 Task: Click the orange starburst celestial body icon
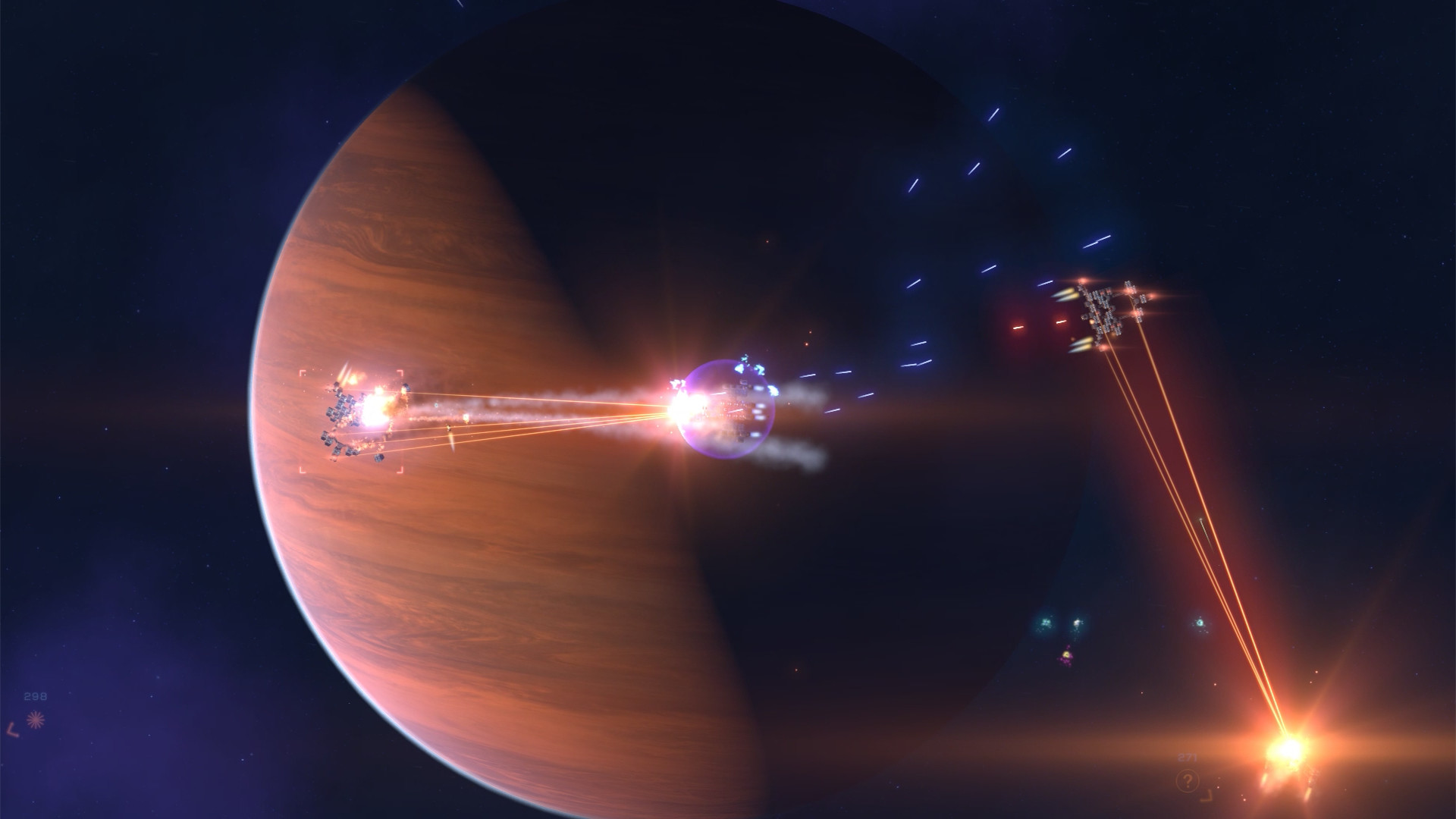tap(36, 719)
